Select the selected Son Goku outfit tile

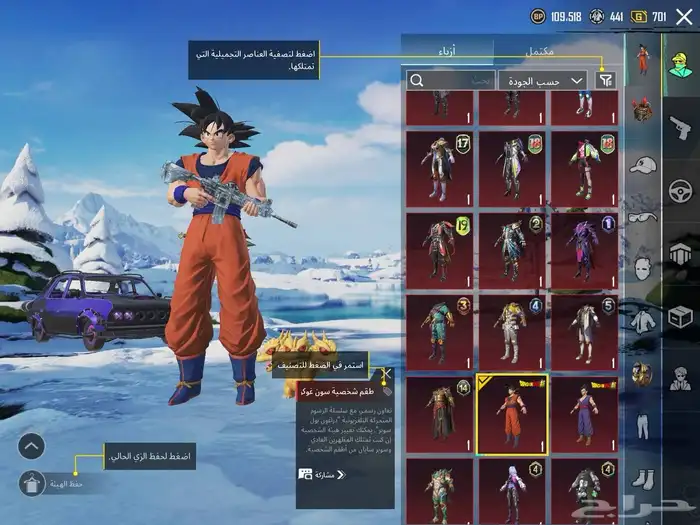point(512,414)
